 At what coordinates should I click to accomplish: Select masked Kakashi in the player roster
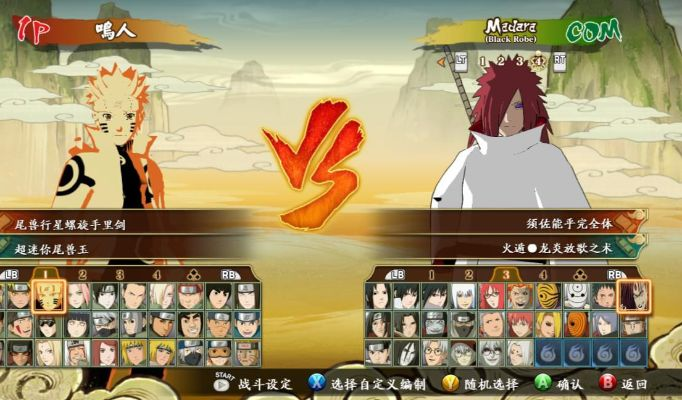coord(105,324)
